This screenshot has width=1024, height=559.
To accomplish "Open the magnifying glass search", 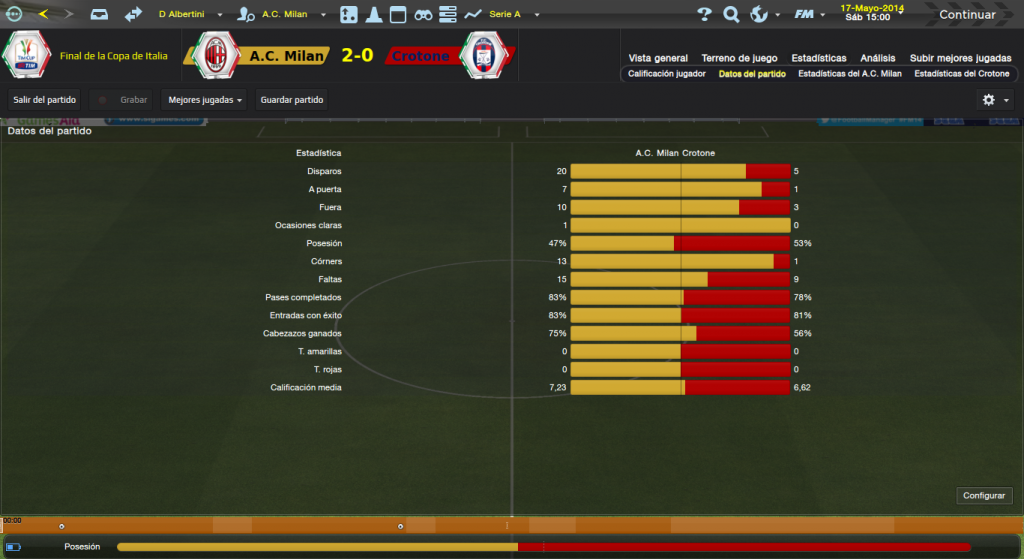I will [731, 15].
